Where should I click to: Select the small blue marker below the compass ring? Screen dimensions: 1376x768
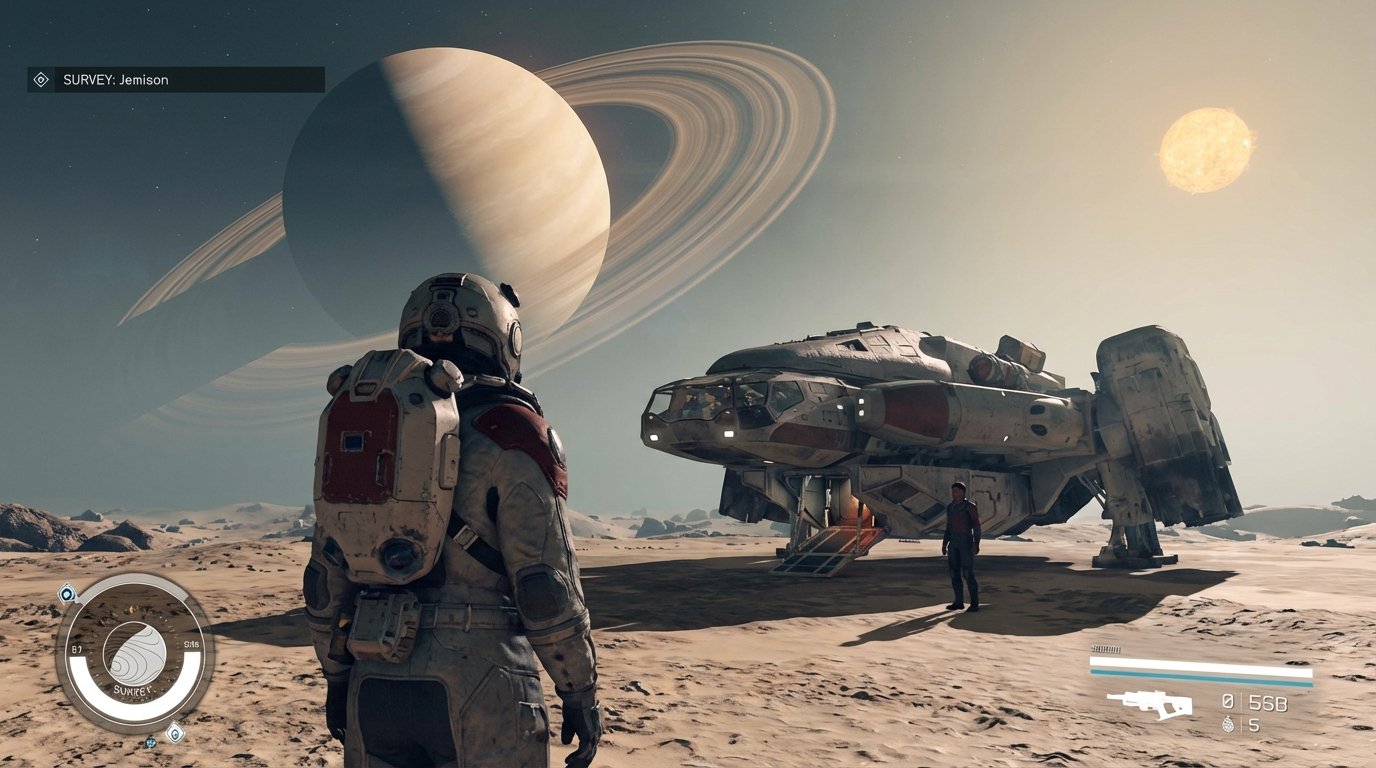click(151, 743)
